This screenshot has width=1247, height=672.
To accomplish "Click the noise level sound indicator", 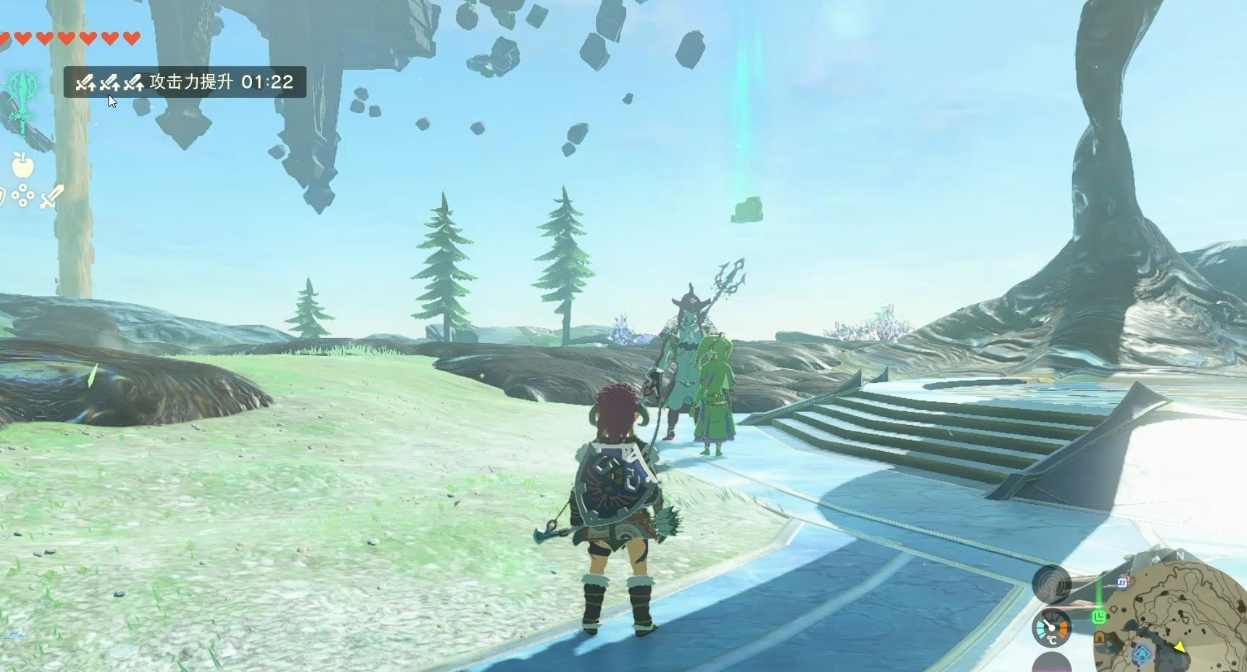I will coord(1051,583).
